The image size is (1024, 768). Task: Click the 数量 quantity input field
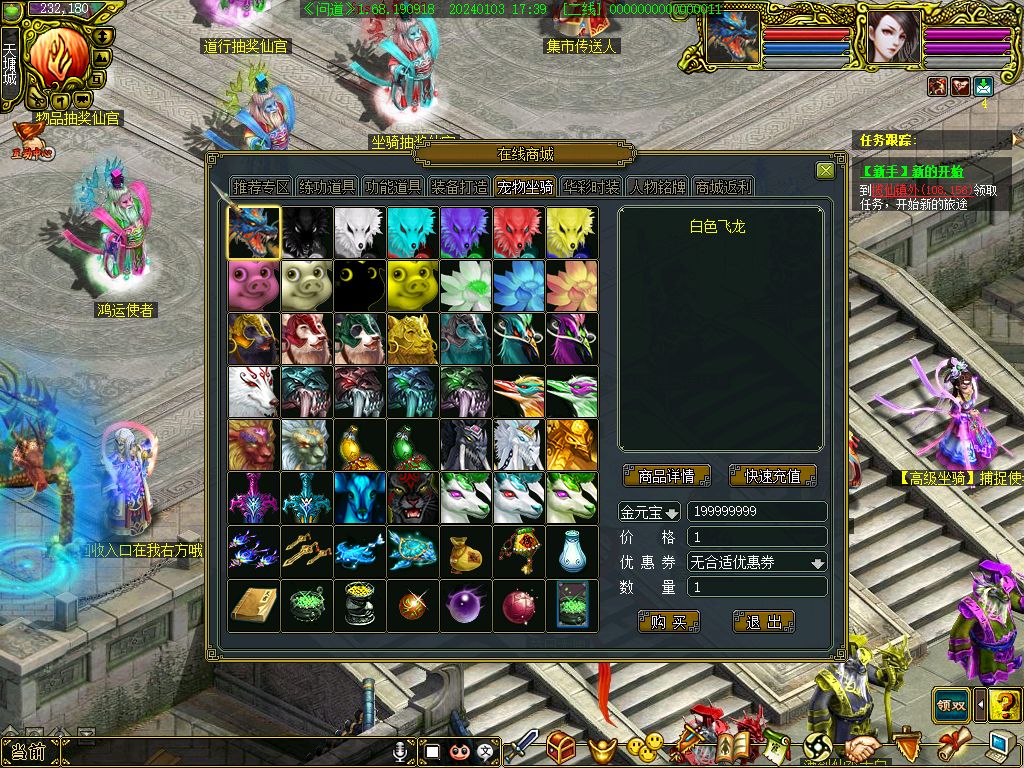[757, 588]
